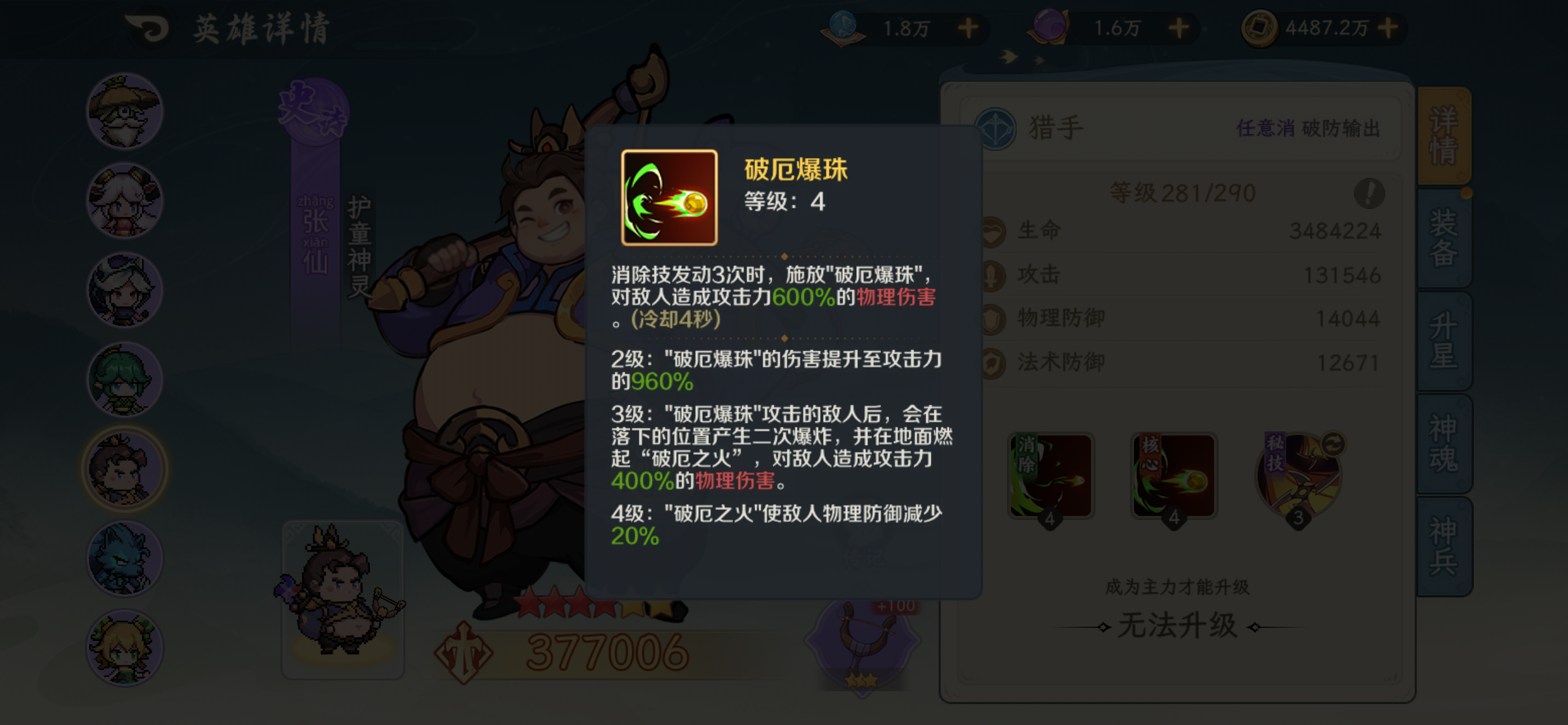Tap plus beside the 1.6万 purple orbs
The width and height of the screenshot is (1568, 725).
[1180, 28]
